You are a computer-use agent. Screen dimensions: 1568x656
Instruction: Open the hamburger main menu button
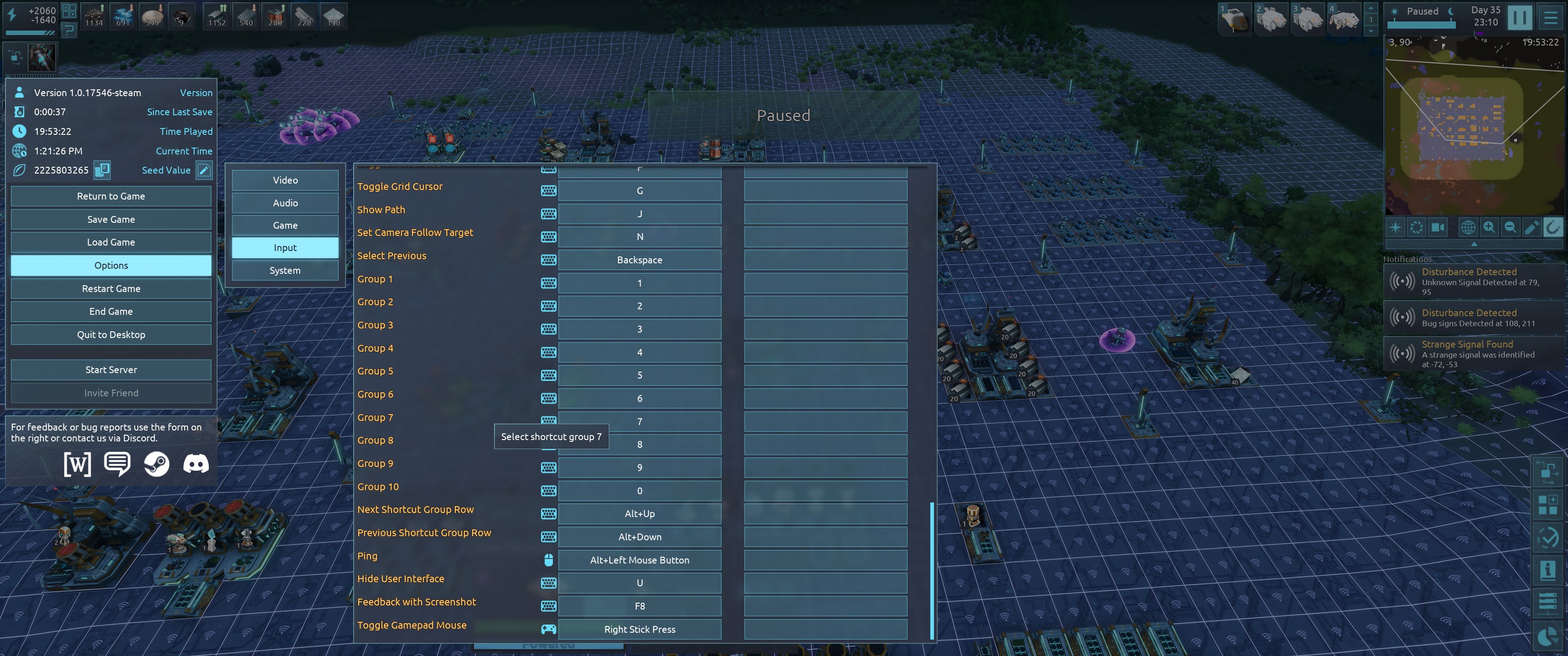pyautogui.click(x=1550, y=17)
